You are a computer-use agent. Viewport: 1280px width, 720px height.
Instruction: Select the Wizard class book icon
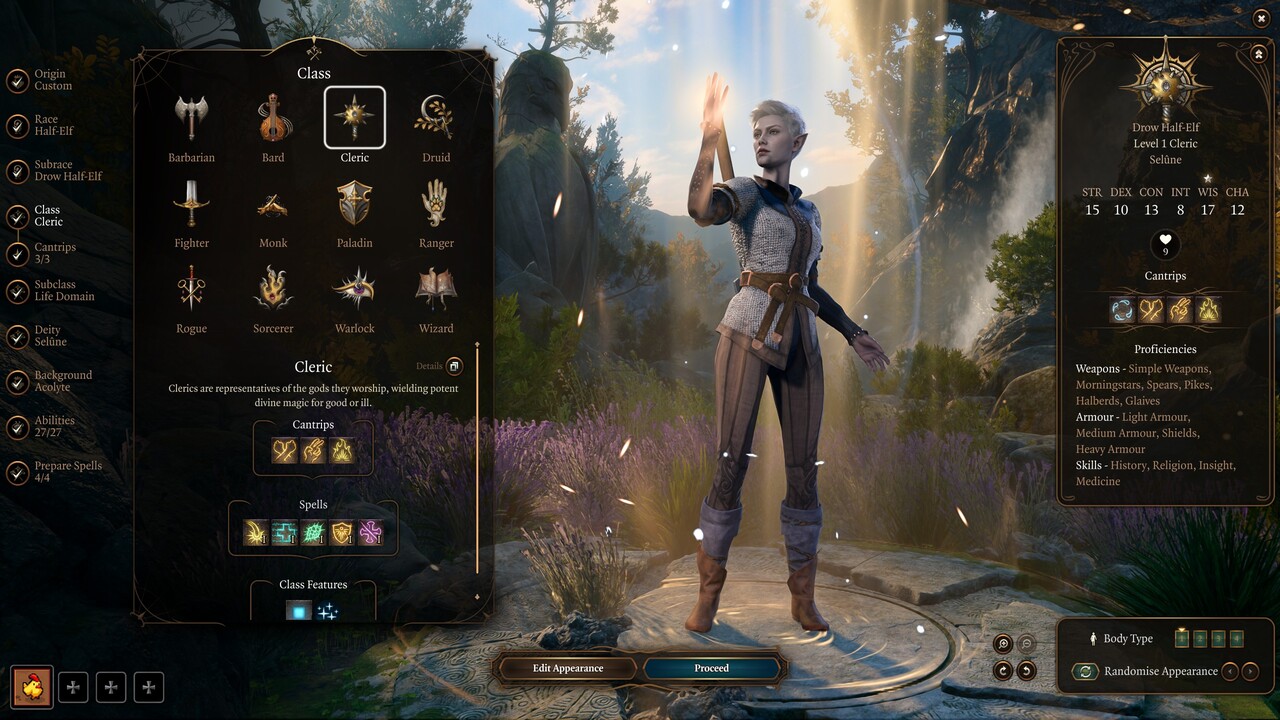coord(435,290)
